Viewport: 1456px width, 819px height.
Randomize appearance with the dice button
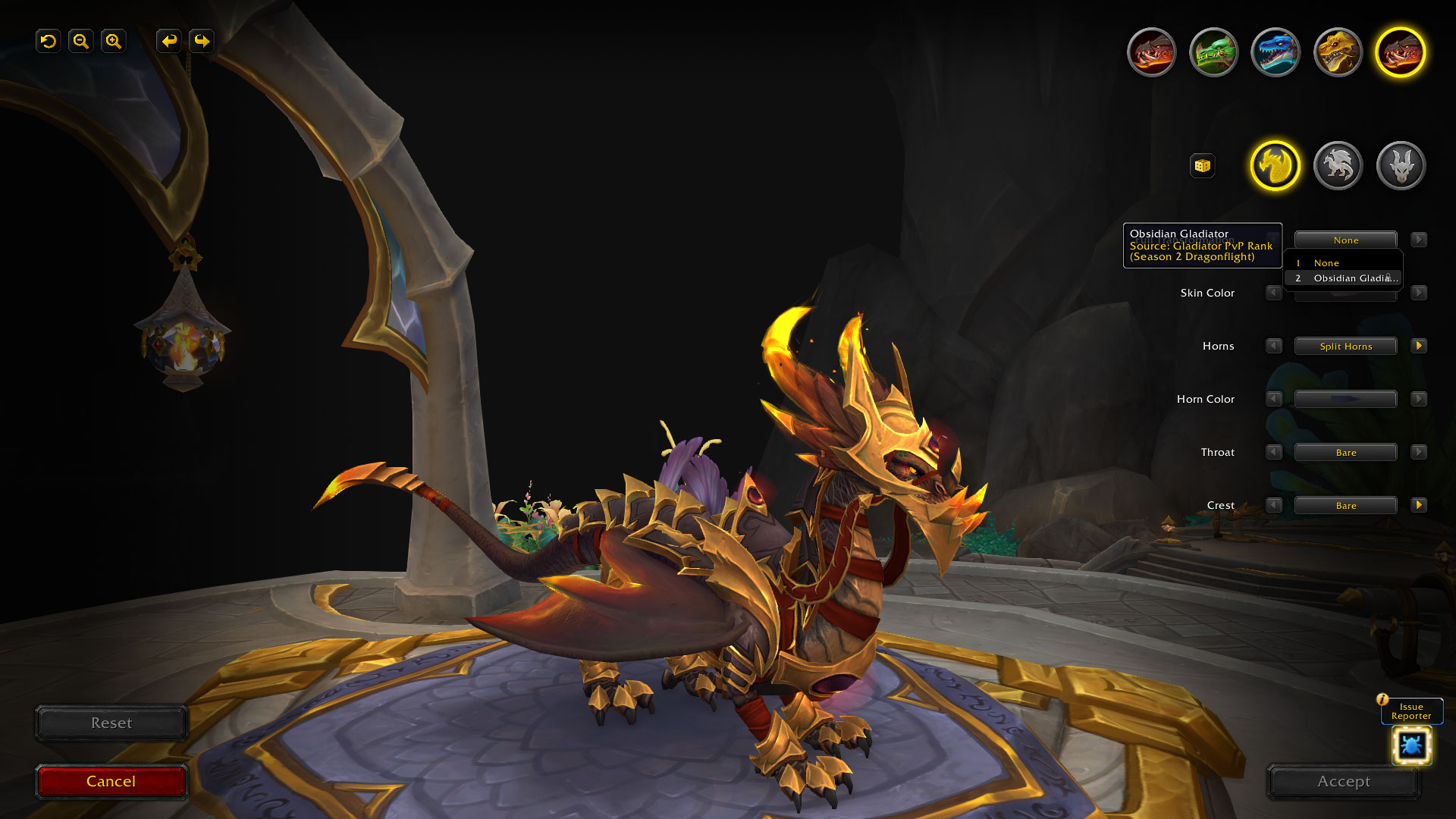1202,165
